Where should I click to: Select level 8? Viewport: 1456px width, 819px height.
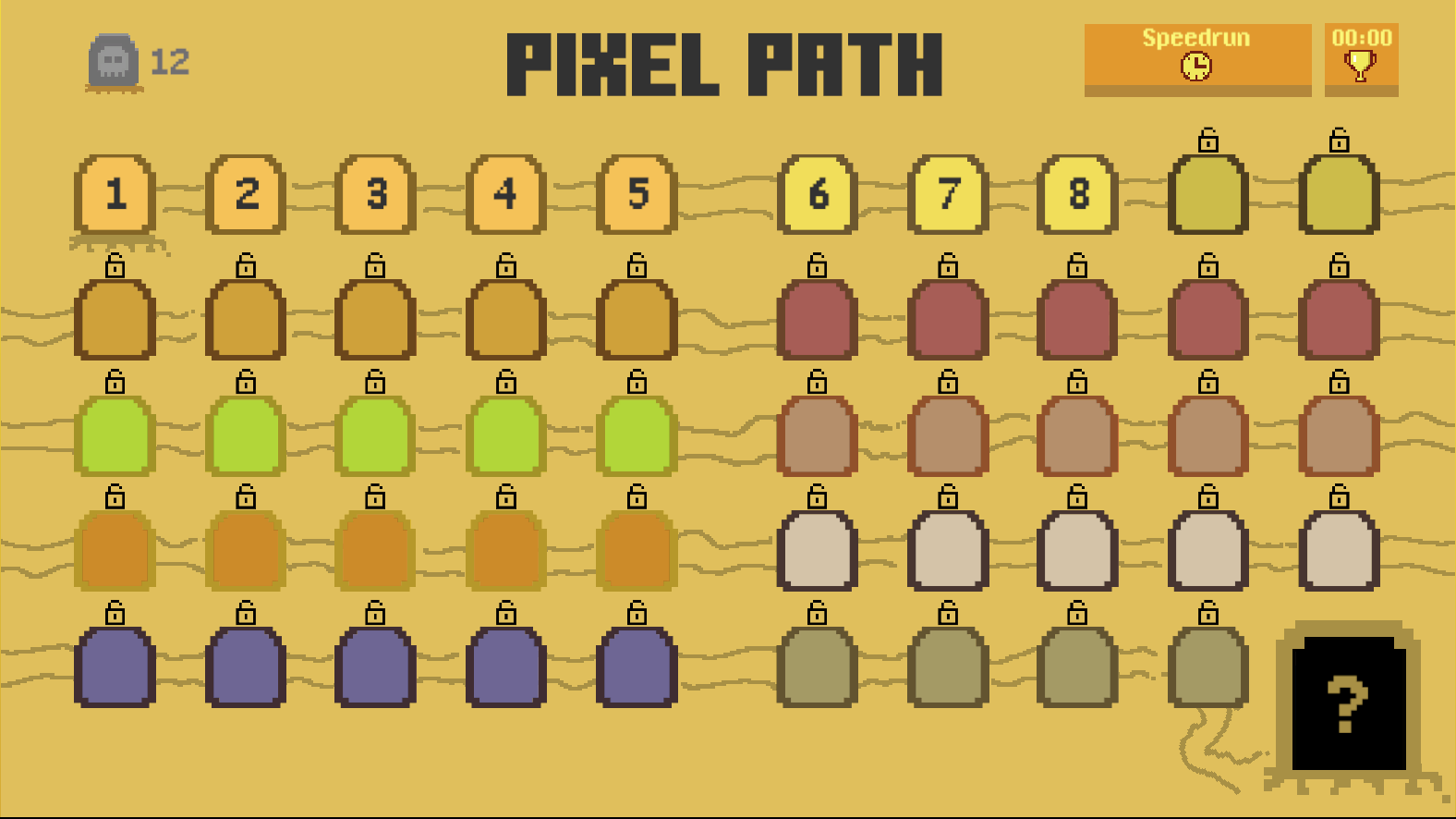[1077, 195]
